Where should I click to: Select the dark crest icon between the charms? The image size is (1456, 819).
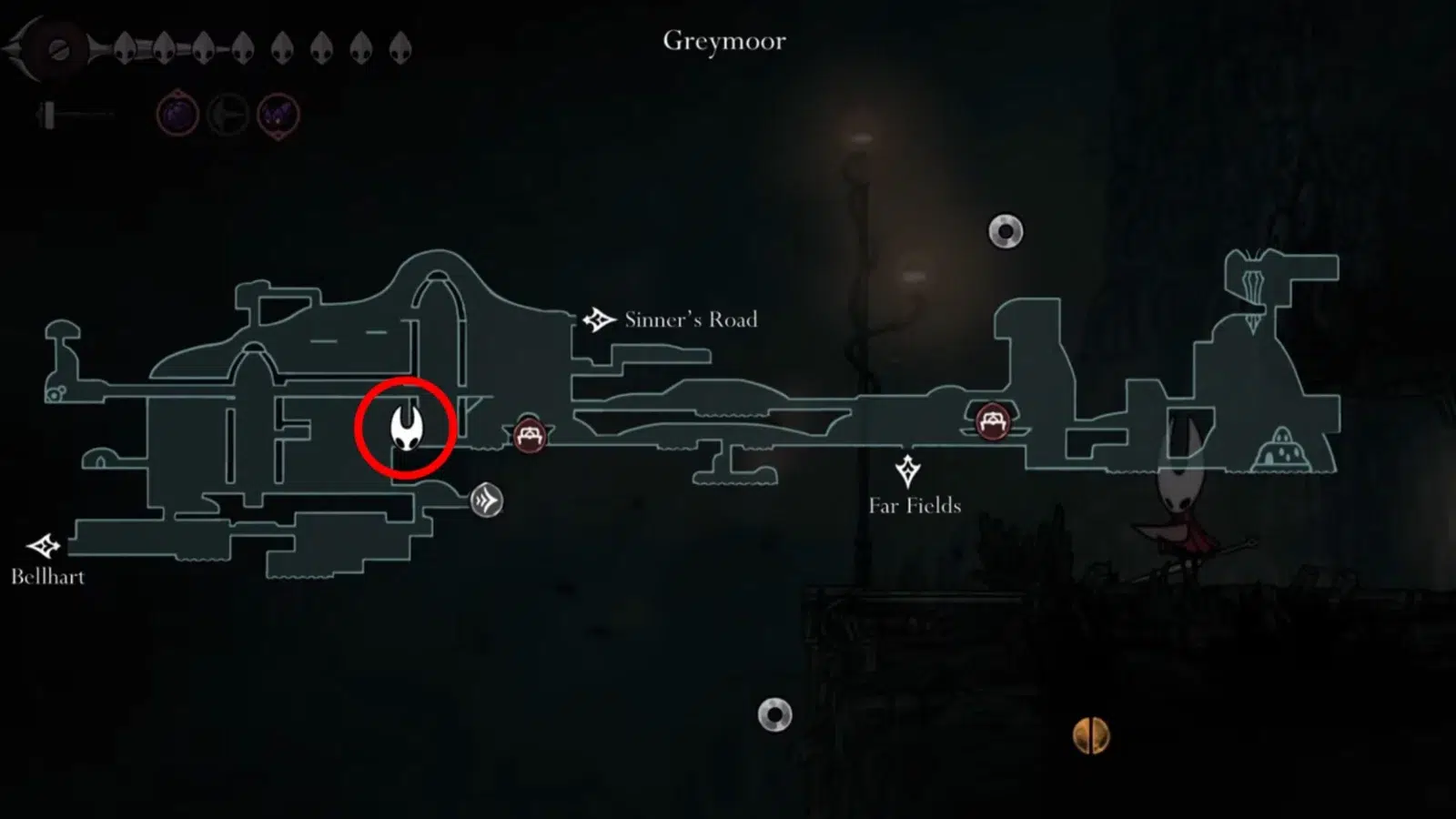coord(228,114)
